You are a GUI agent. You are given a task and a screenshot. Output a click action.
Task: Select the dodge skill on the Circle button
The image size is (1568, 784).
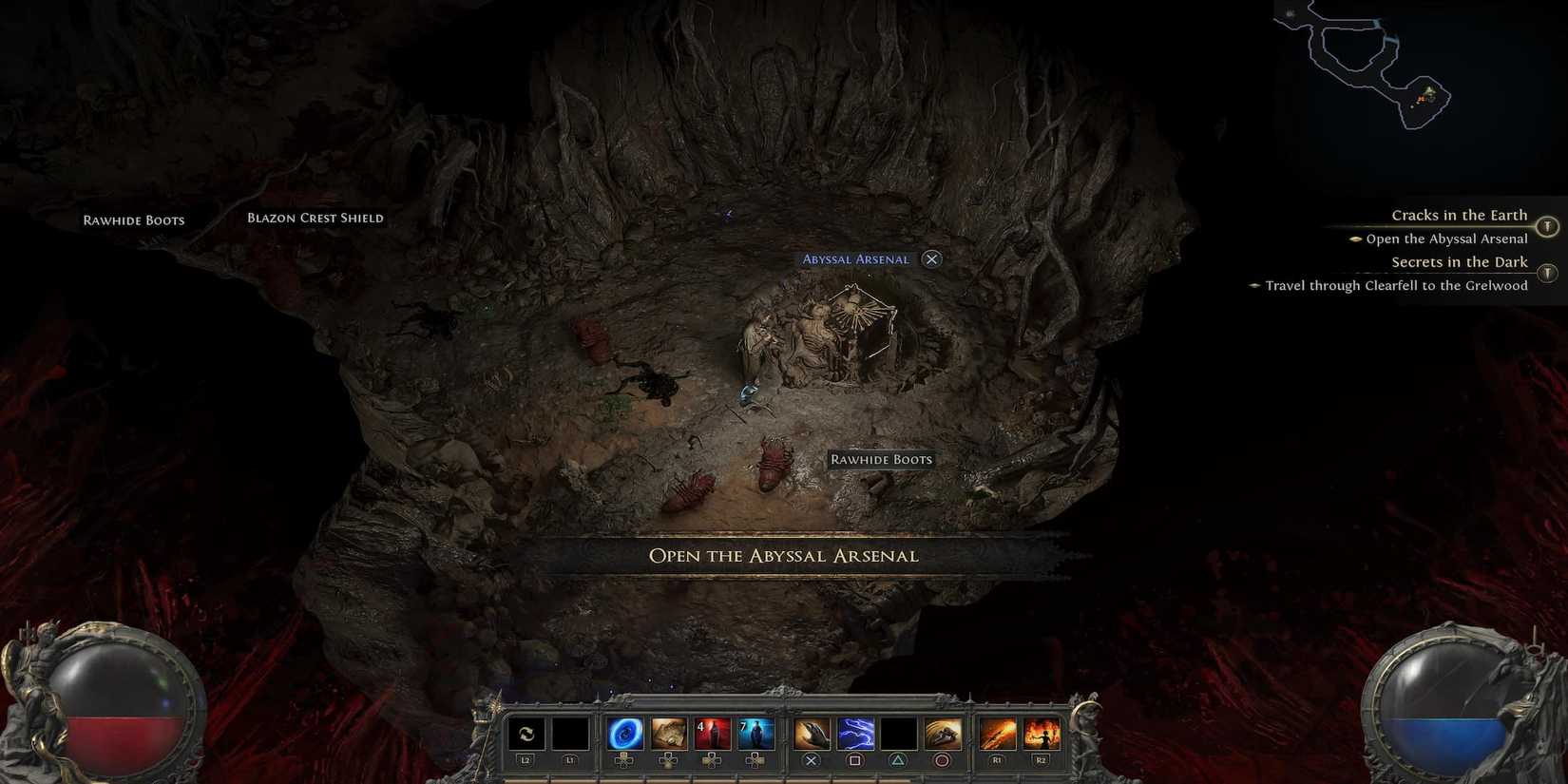941,732
